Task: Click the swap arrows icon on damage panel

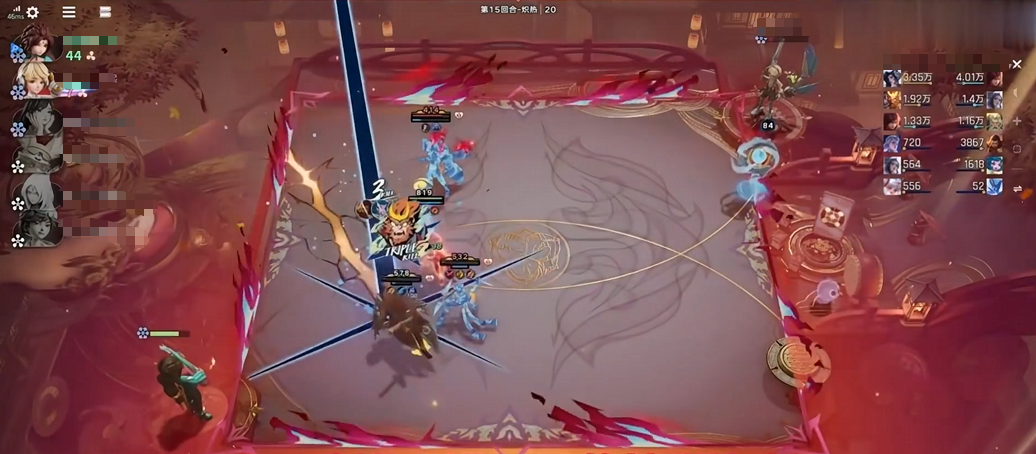Action: coord(1016,188)
